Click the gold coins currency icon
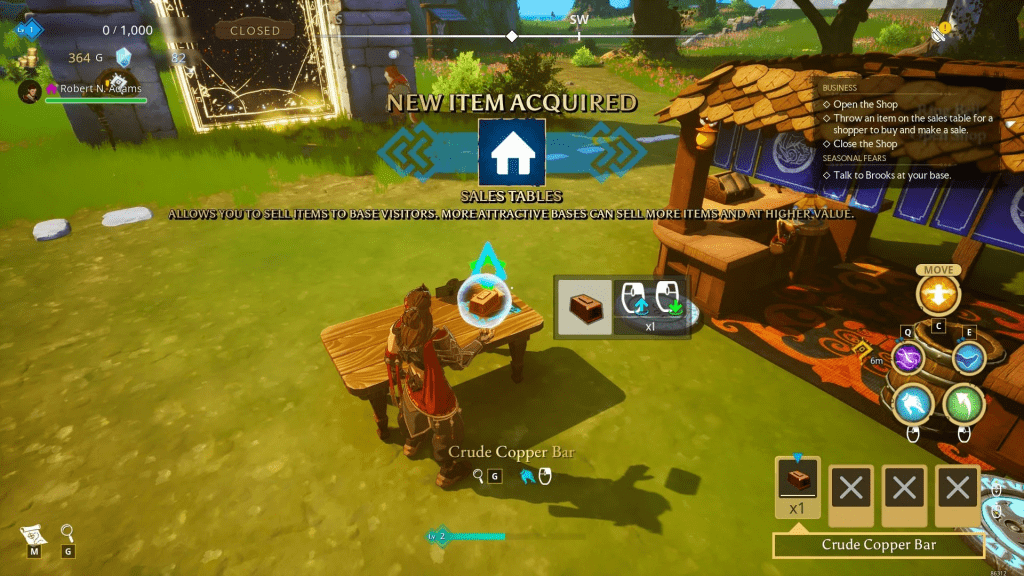 [27, 58]
